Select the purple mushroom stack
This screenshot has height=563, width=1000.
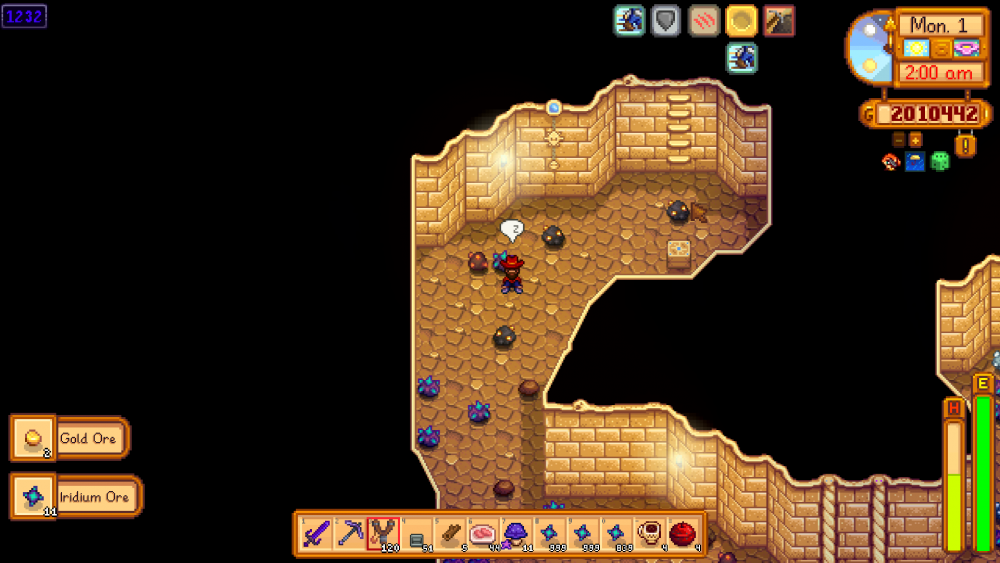[516, 533]
